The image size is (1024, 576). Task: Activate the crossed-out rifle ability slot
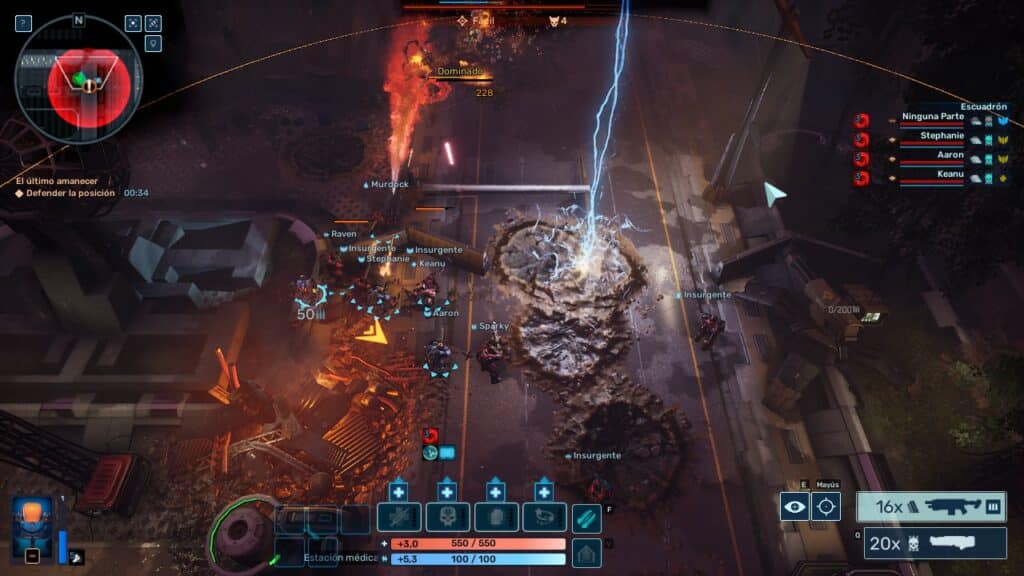(x=398, y=517)
